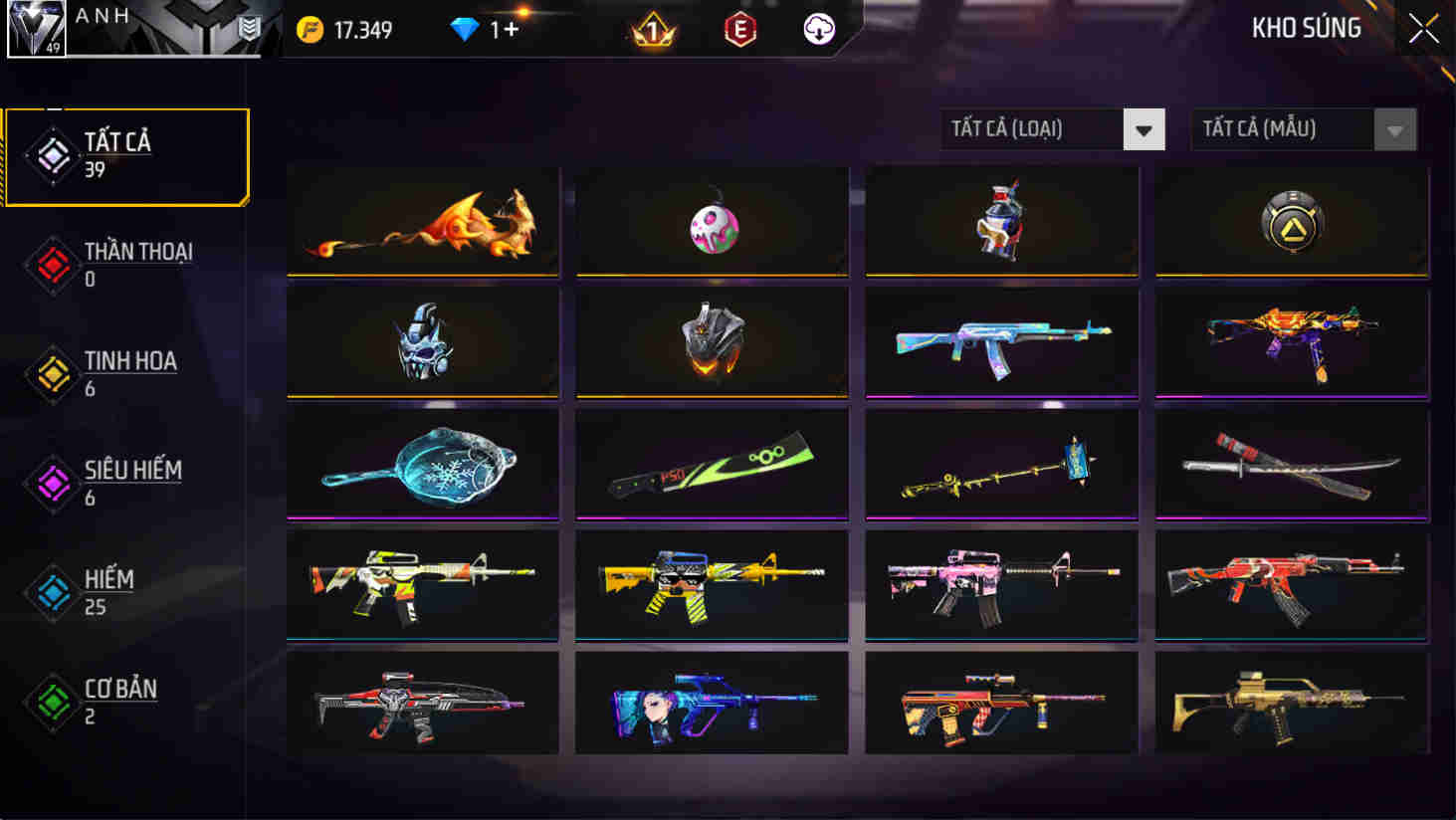Select the green CƠ BẢN rarity diamond icon
Image resolution: width=1456 pixels, height=820 pixels.
tap(53, 703)
